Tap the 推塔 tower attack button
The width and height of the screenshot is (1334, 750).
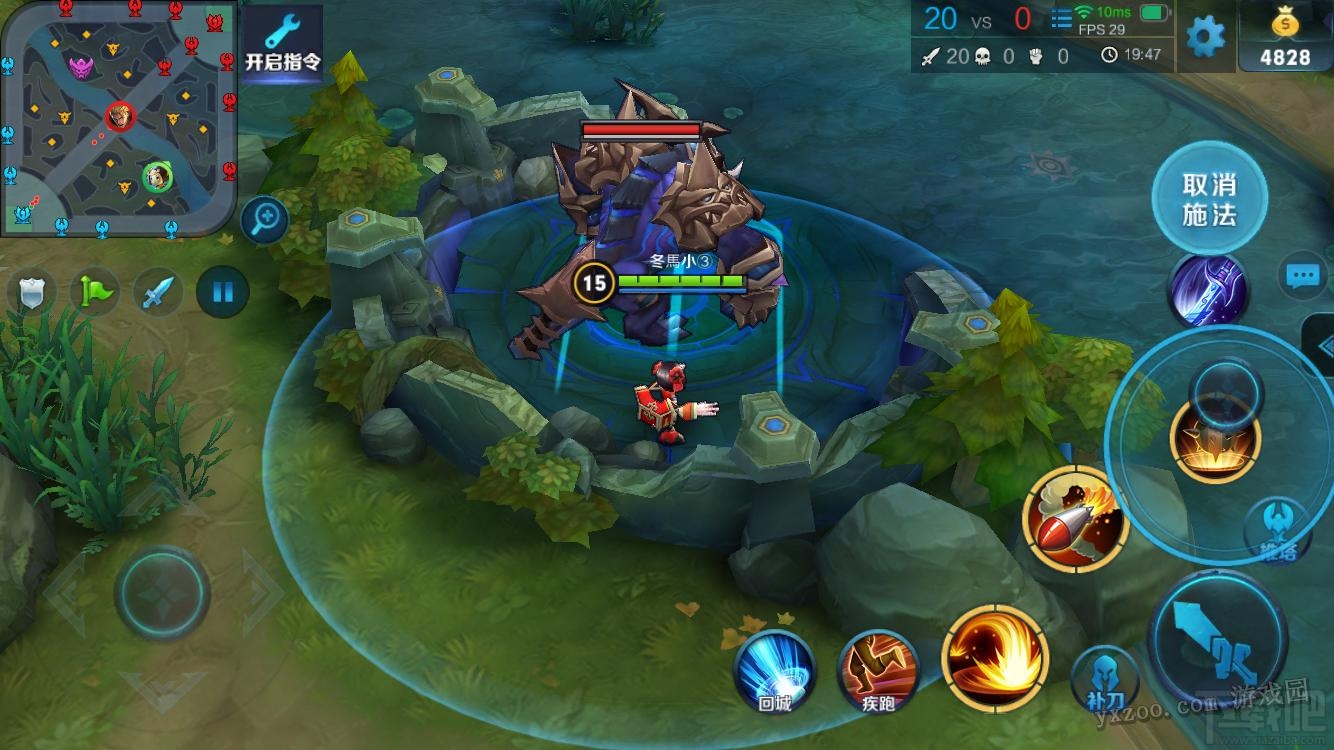1277,532
